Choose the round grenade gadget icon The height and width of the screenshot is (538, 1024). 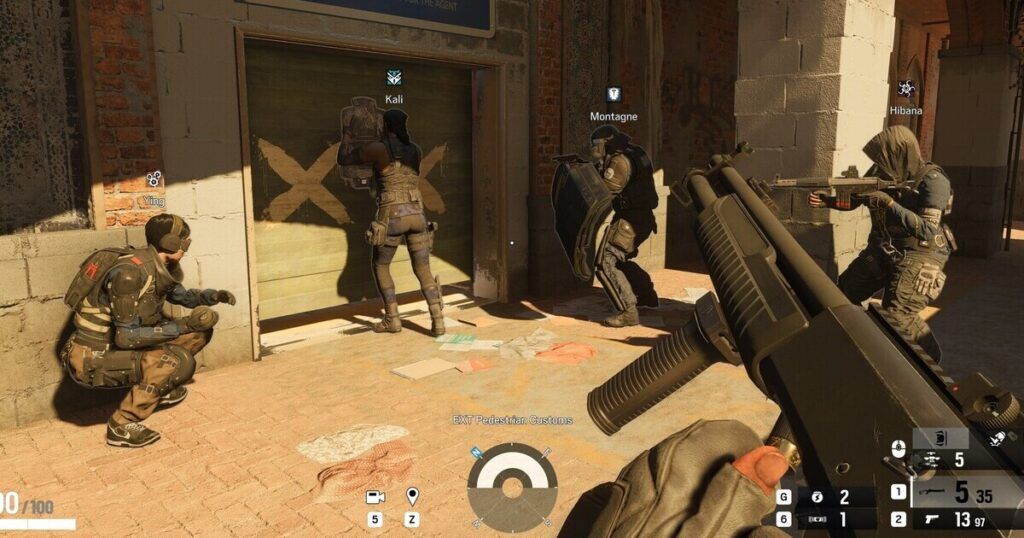817,497
